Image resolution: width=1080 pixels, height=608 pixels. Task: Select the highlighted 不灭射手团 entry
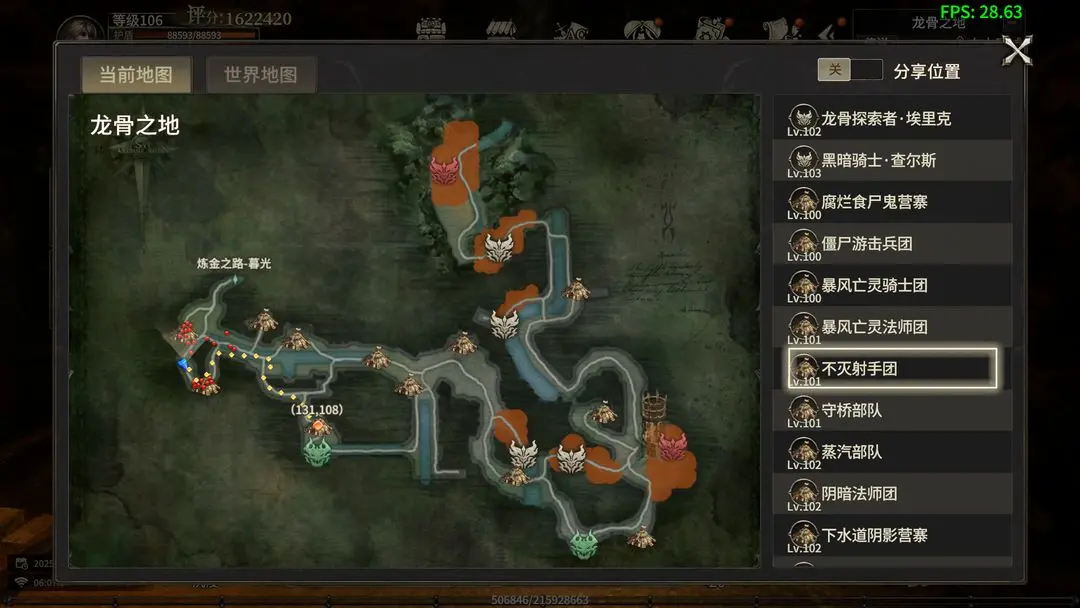(892, 369)
